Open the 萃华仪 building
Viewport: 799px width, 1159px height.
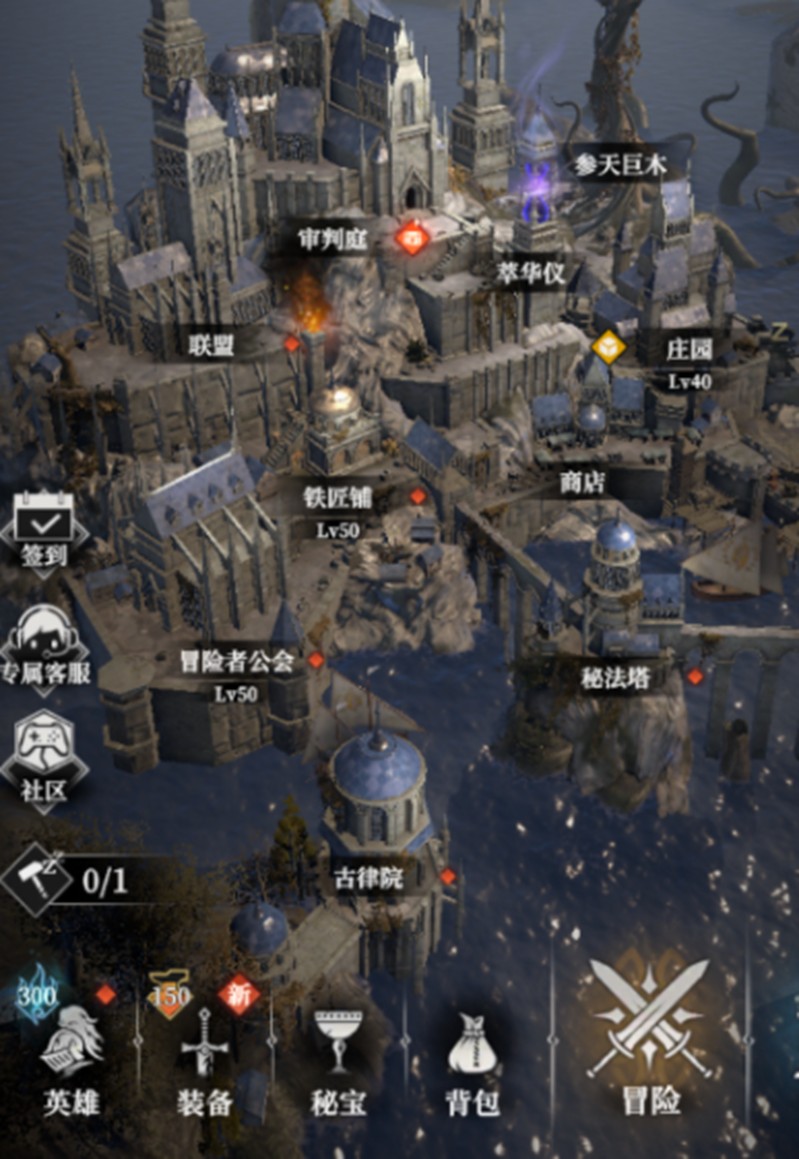pos(531,273)
